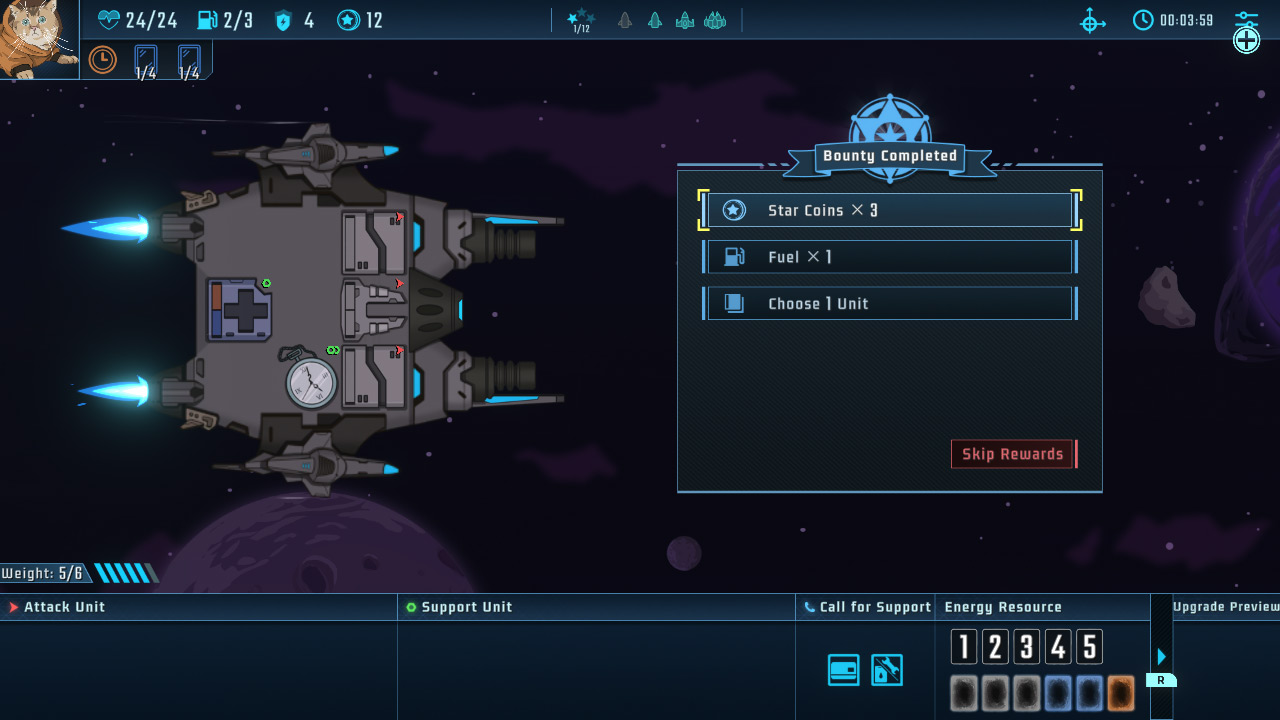Image resolution: width=1280 pixels, height=720 pixels.
Task: Select the gunship icon in the top bar
Action: click(684, 19)
